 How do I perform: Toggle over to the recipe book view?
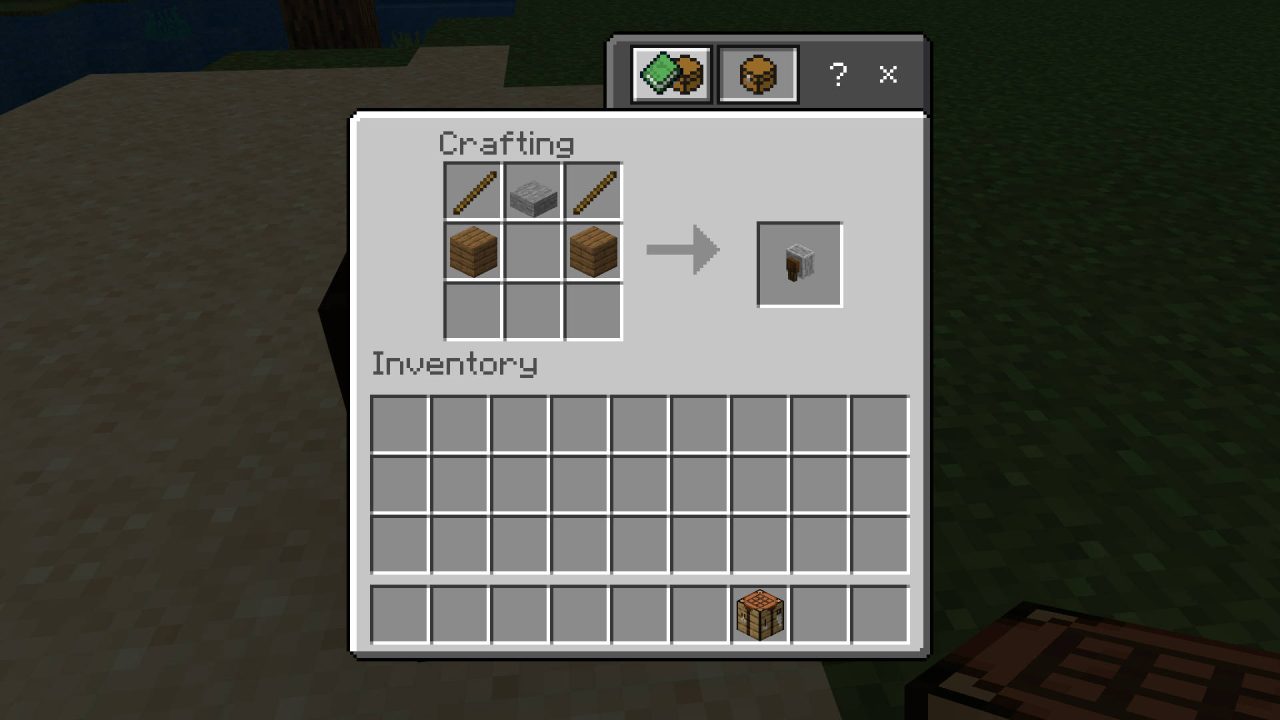click(x=668, y=73)
